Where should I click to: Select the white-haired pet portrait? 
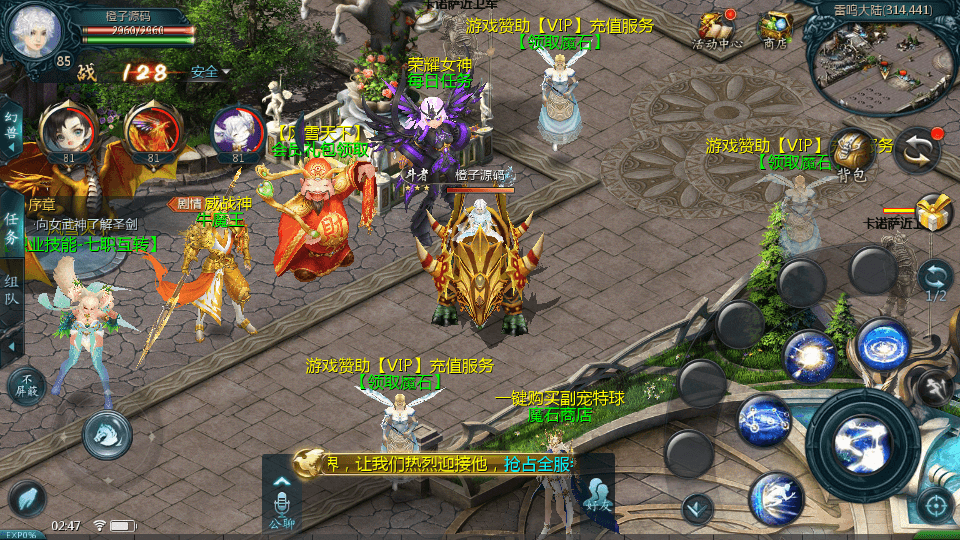[237, 132]
